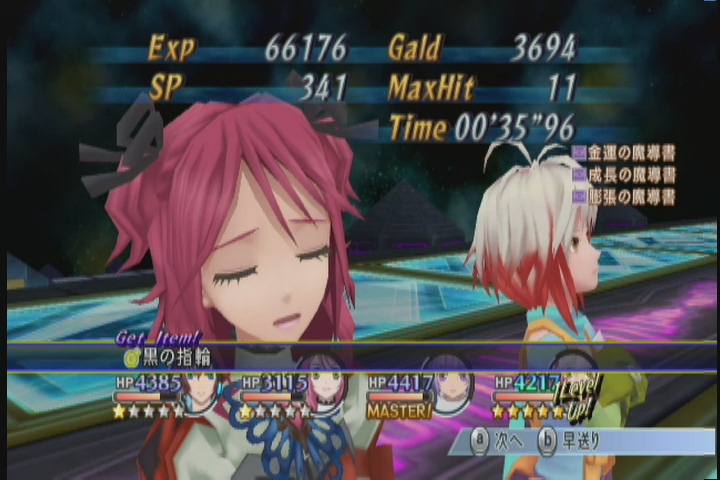
Task: Click the party portrait marked MASTER!
Action: click(x=447, y=387)
